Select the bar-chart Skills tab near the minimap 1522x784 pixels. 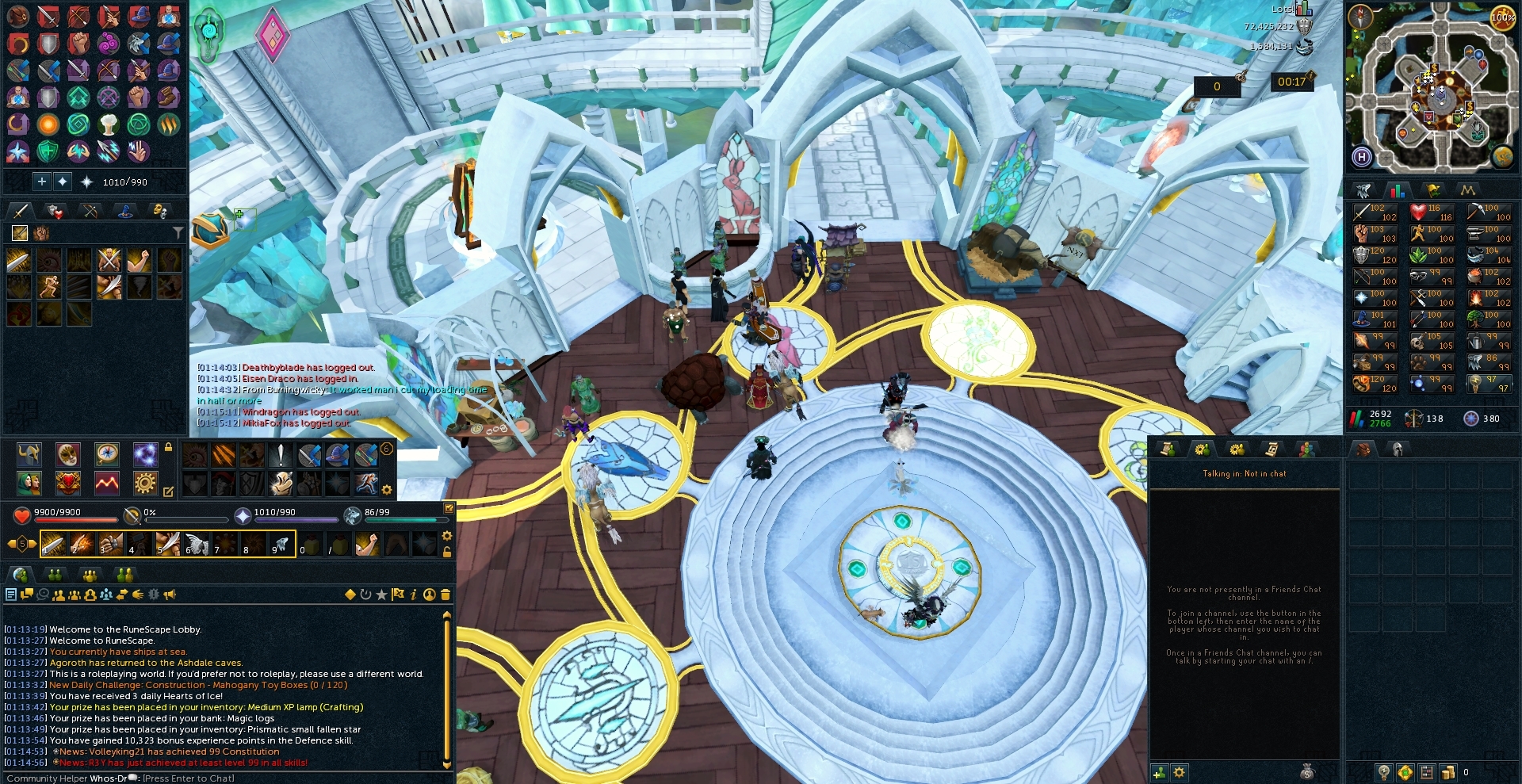pos(1398,190)
